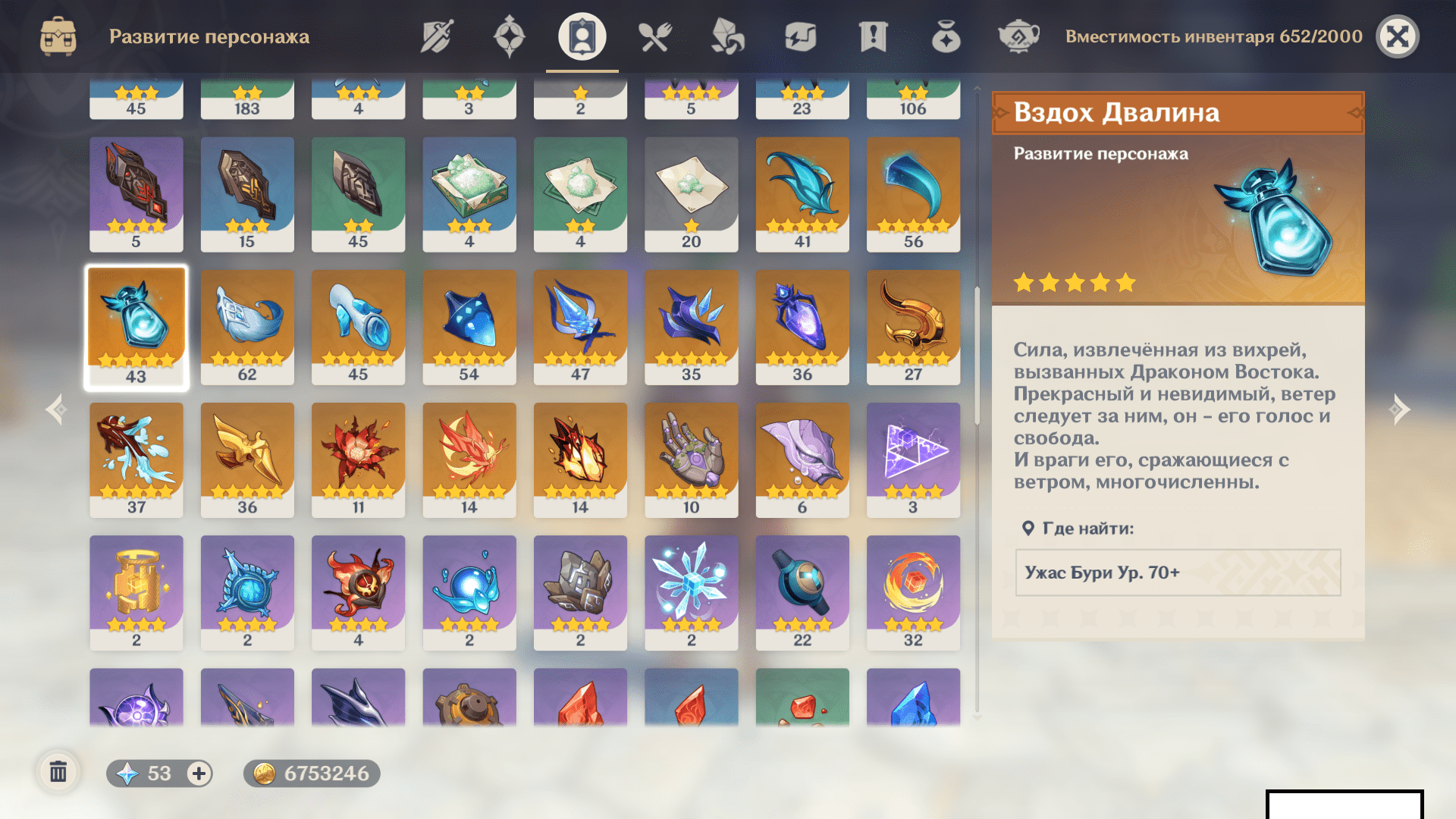The width and height of the screenshot is (1456, 819).
Task: Go to the previous item arrow
Action: [56, 409]
